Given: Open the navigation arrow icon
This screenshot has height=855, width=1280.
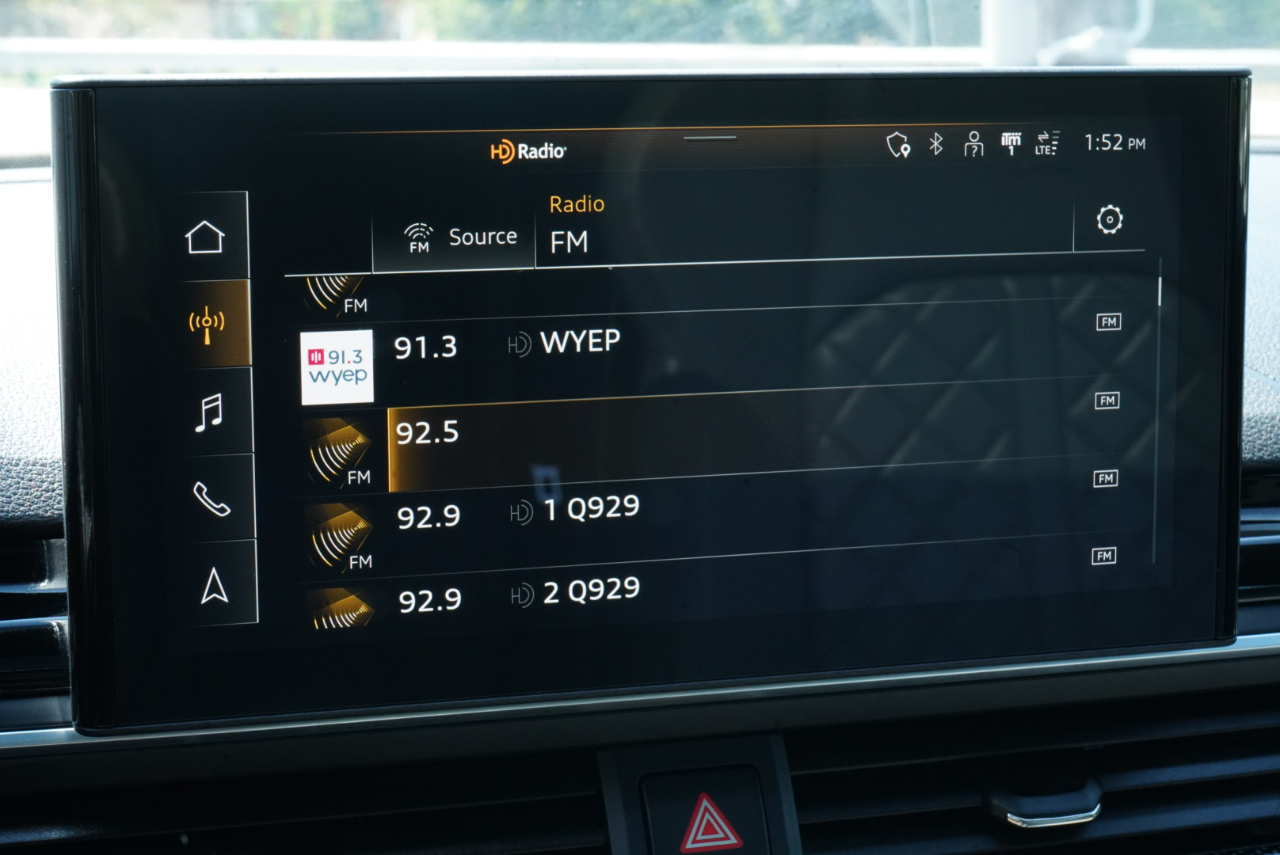Looking at the screenshot, I should [x=214, y=586].
